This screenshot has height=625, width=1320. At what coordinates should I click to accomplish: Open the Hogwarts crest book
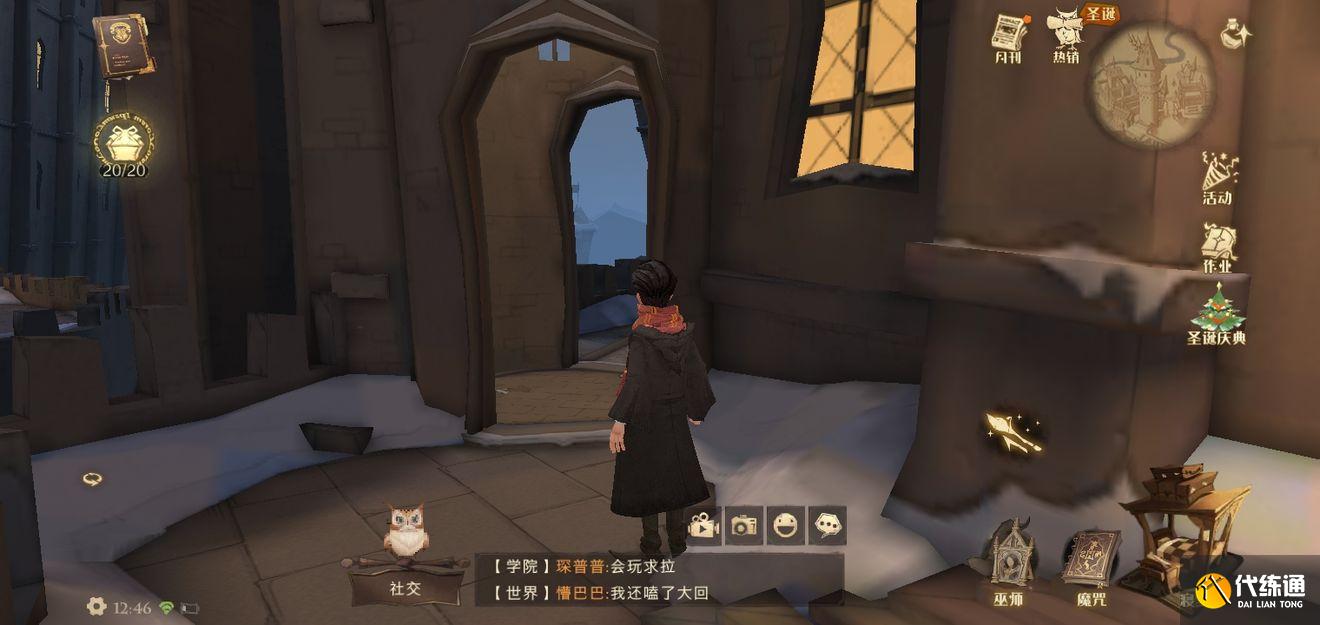pyautogui.click(x=123, y=45)
